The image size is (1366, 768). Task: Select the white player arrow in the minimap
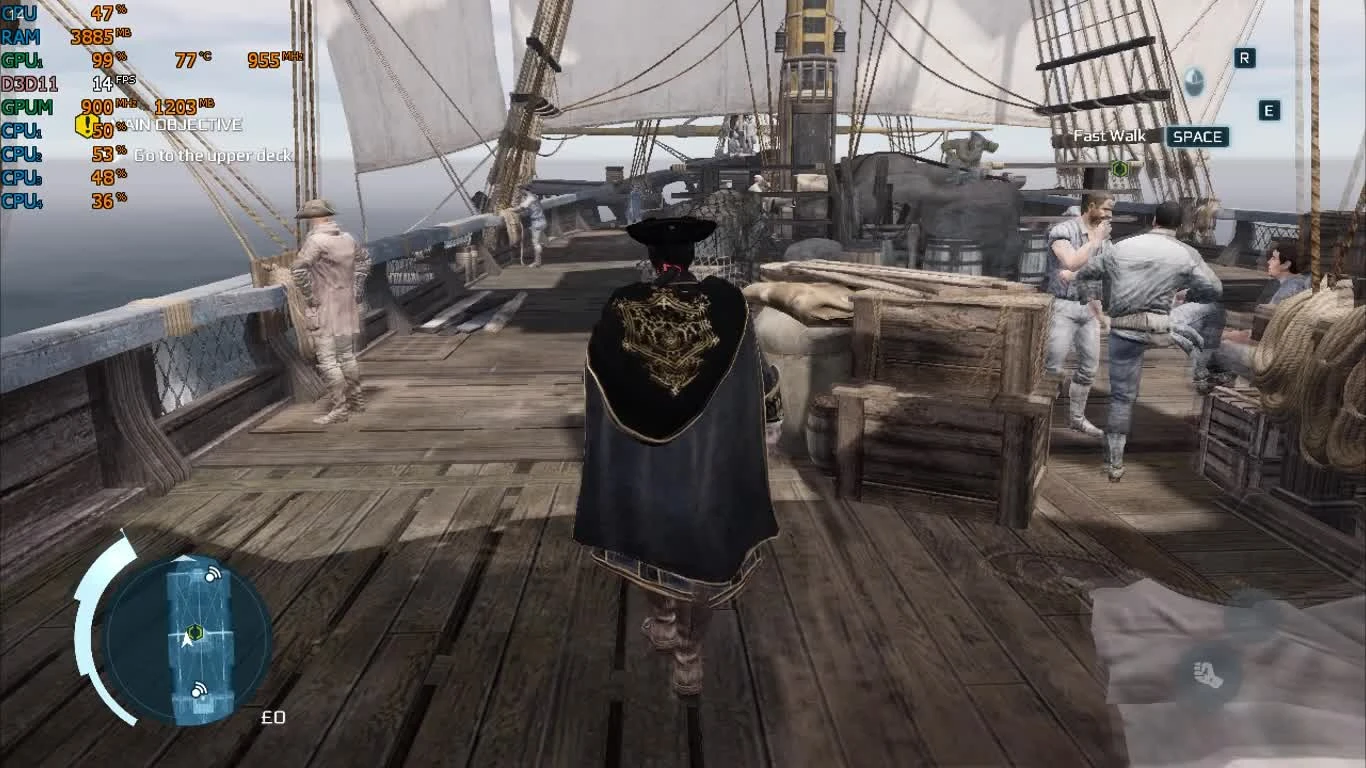pos(185,641)
